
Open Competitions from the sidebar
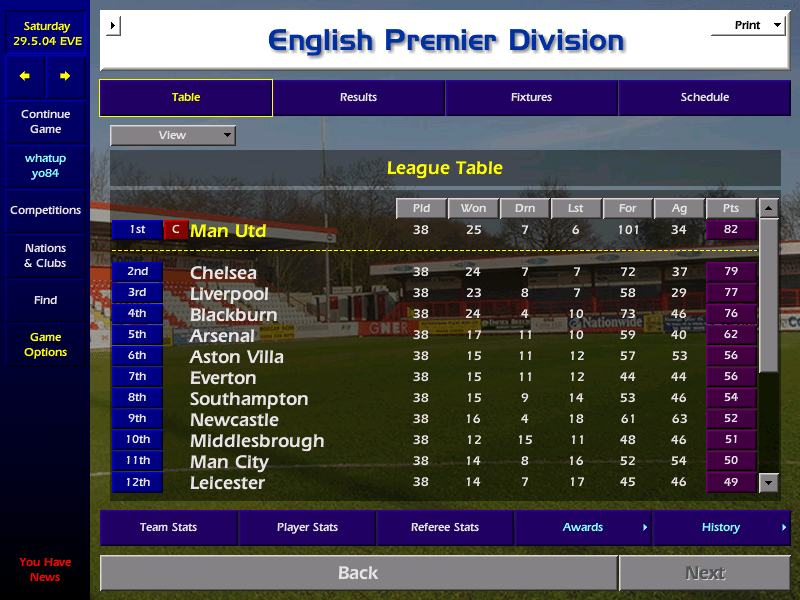[45, 211]
